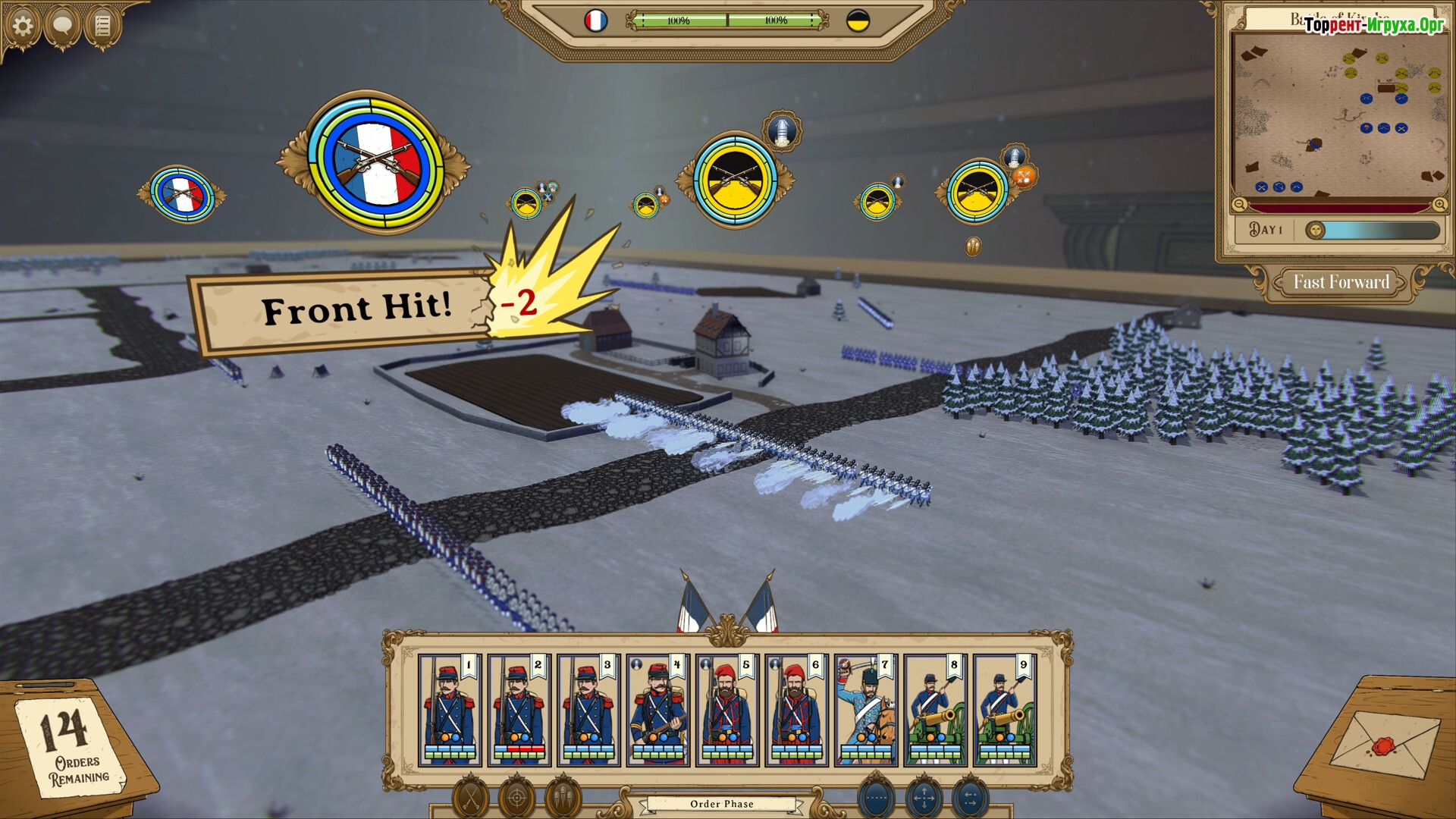Image resolution: width=1456 pixels, height=819 pixels.
Task: Open the speech bubble chat button
Action: (x=62, y=27)
